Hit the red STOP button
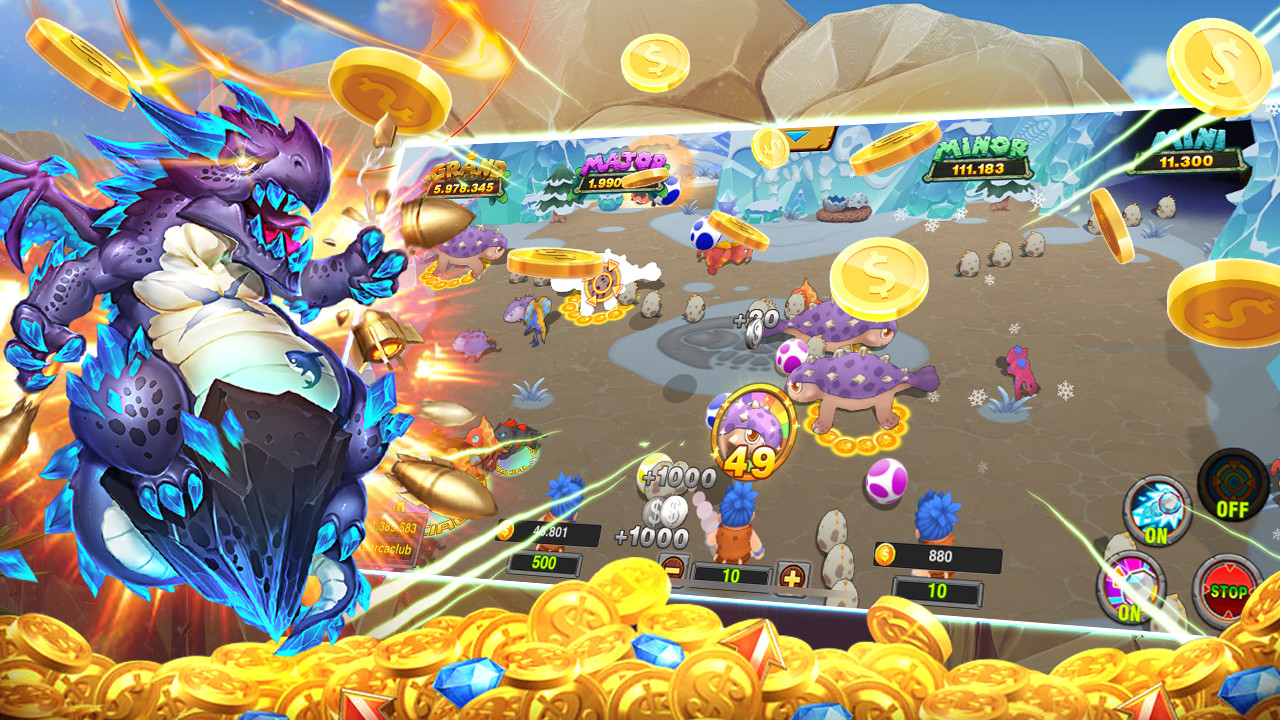 click(x=1226, y=590)
